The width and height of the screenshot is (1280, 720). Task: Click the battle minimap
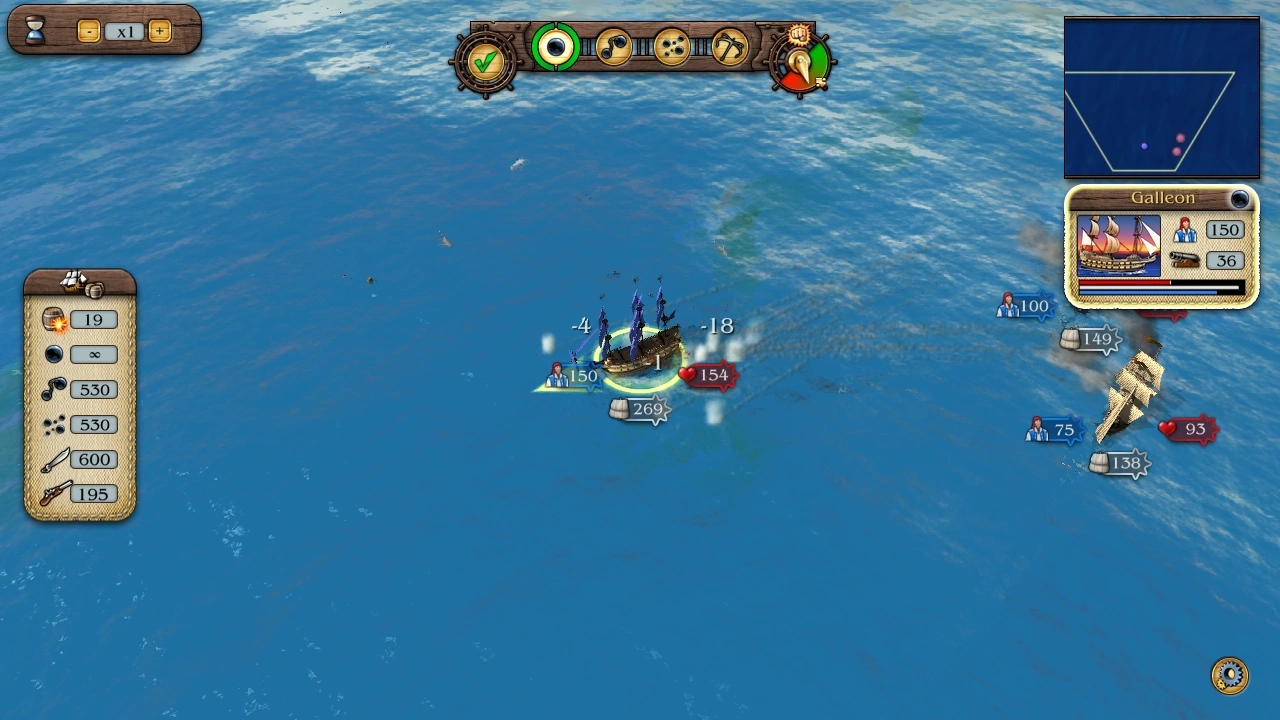point(1161,98)
